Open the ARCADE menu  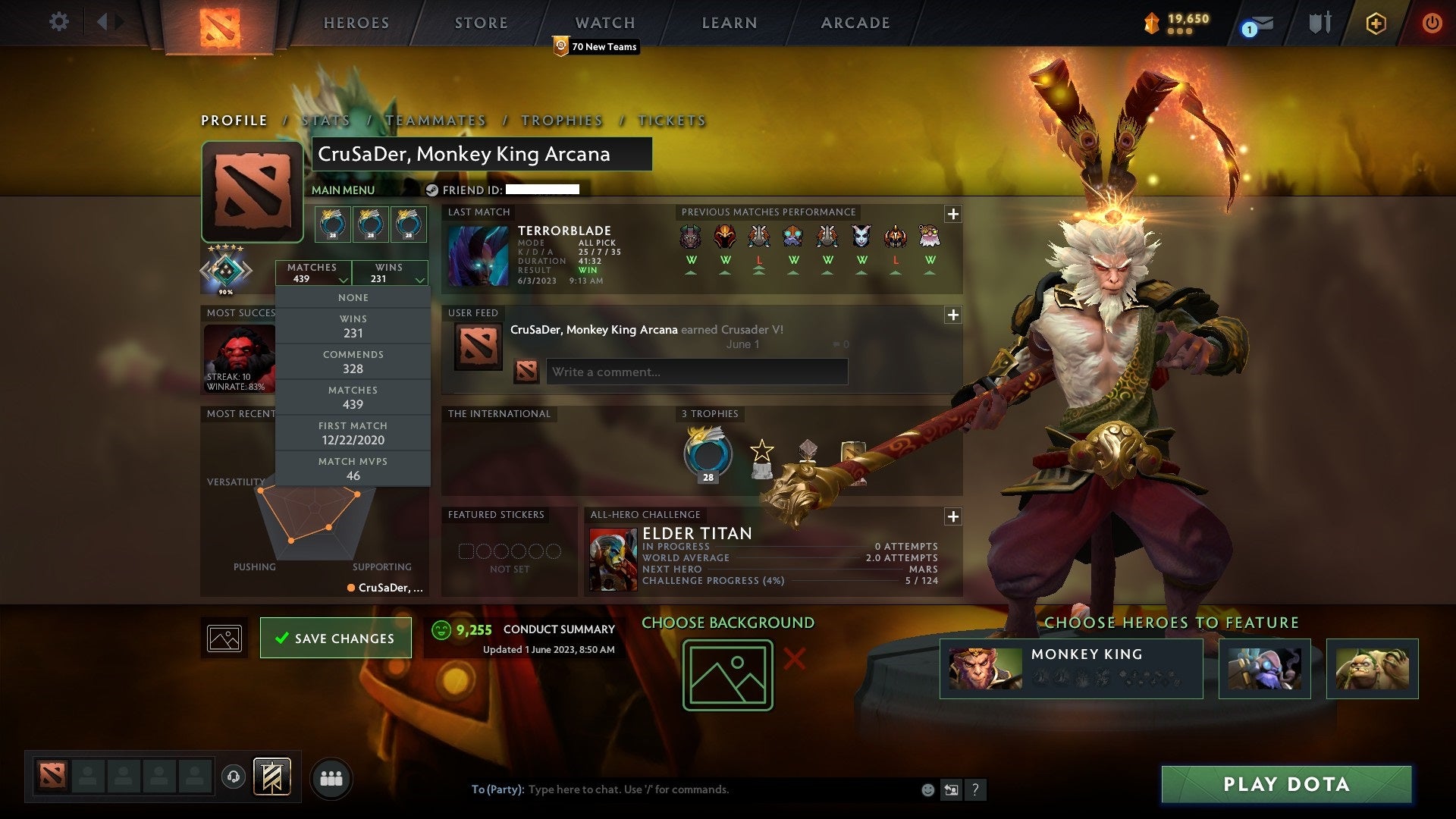point(854,23)
